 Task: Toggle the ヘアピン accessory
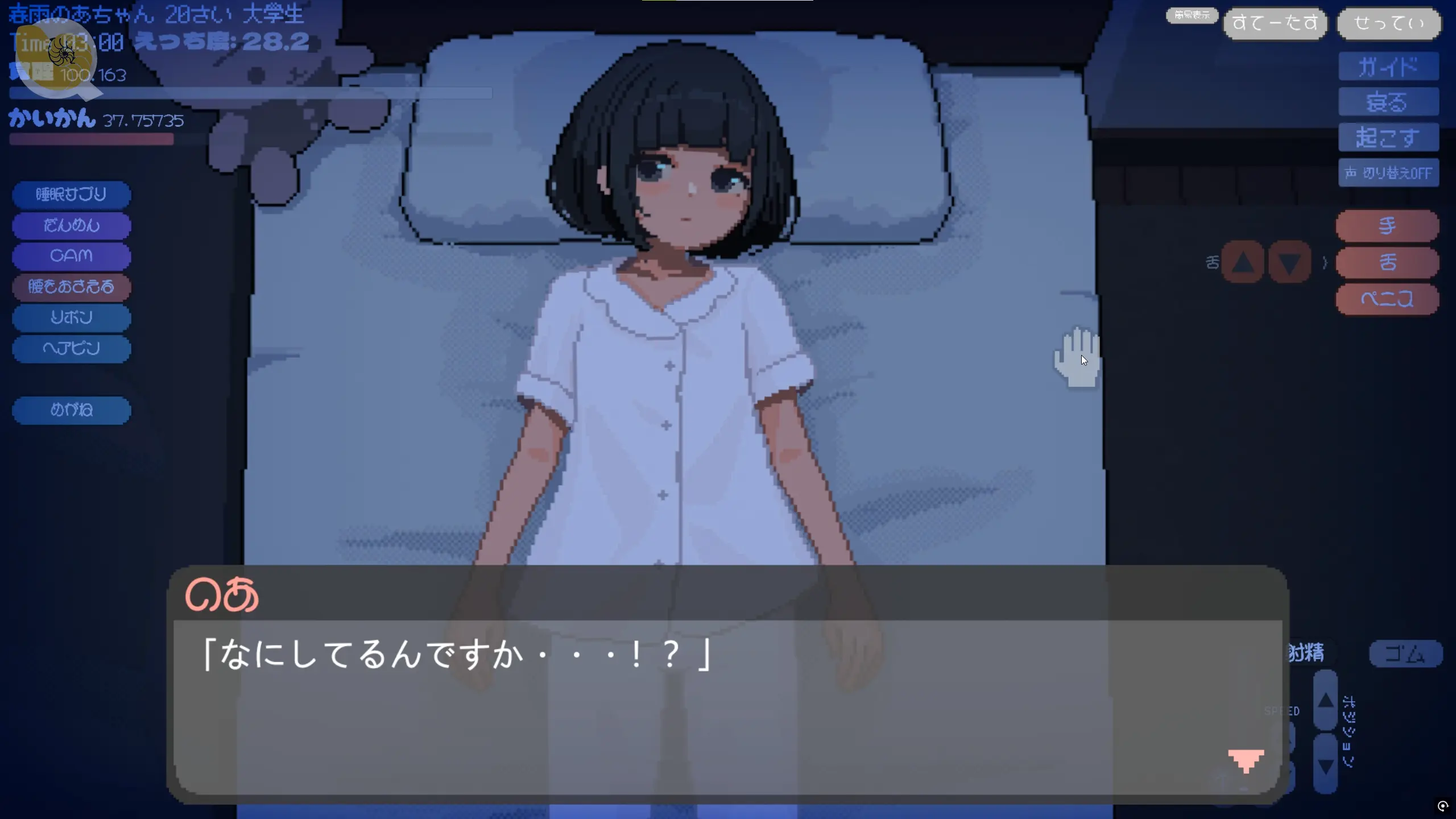pos(71,348)
